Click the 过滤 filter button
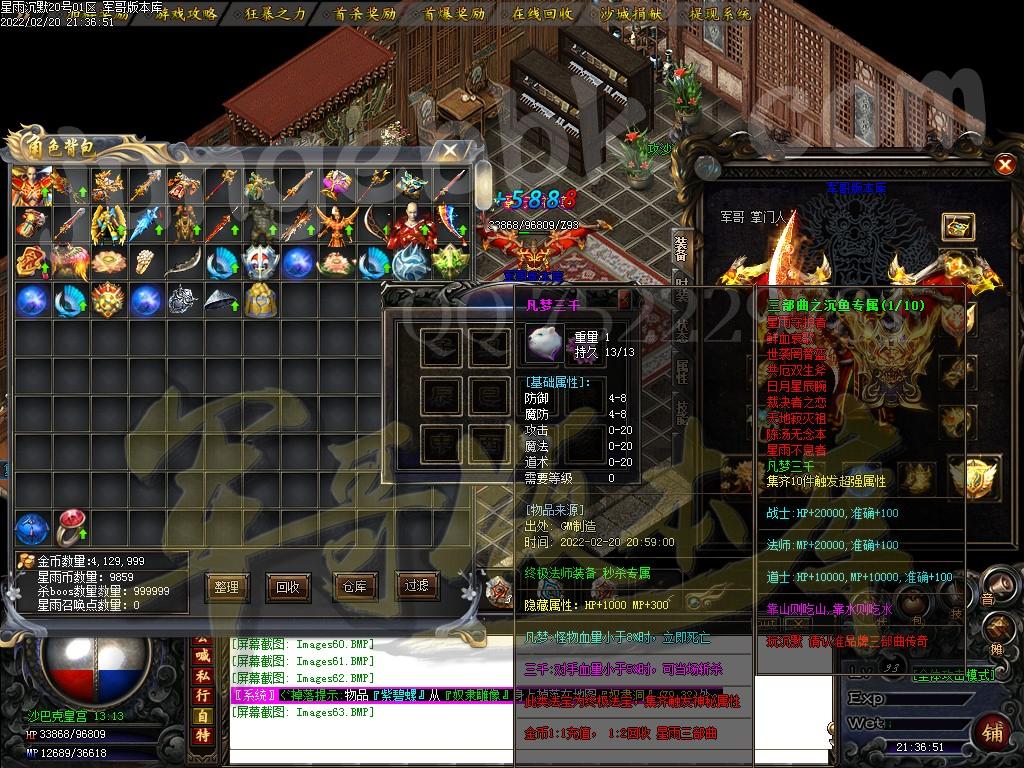1024x768 pixels. (417, 586)
